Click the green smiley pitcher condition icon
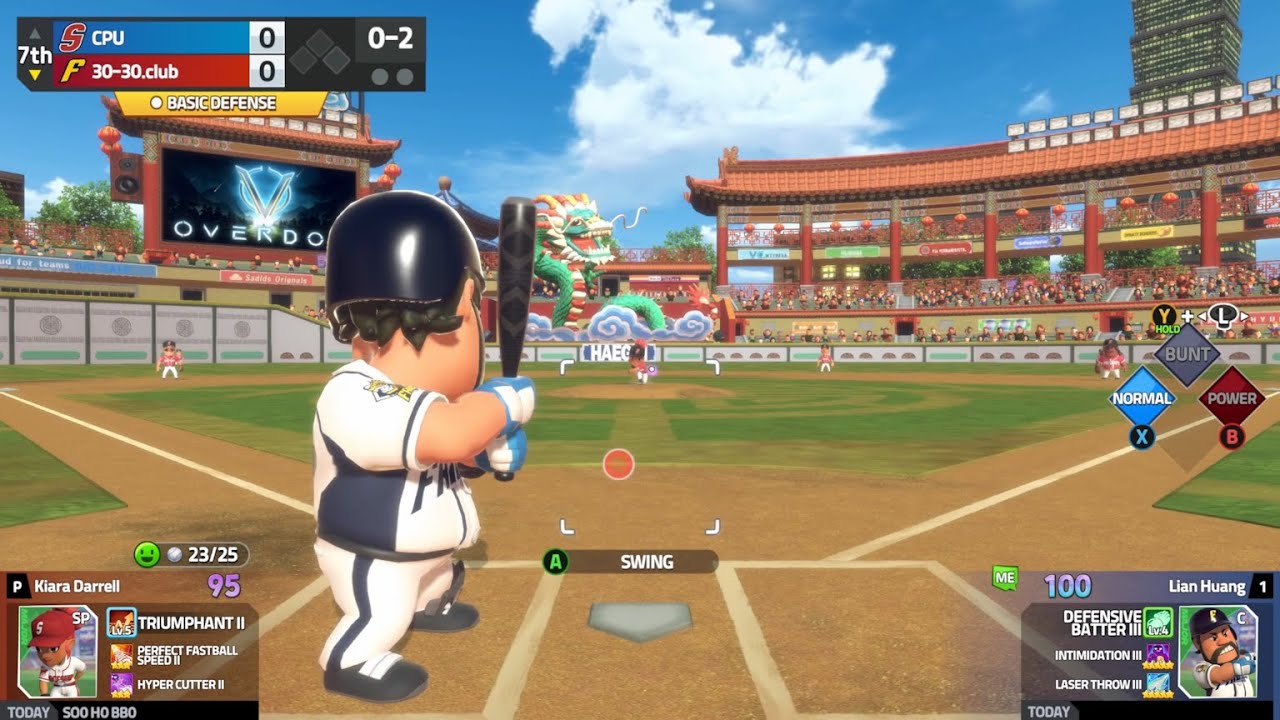This screenshot has width=1280, height=720. click(147, 555)
